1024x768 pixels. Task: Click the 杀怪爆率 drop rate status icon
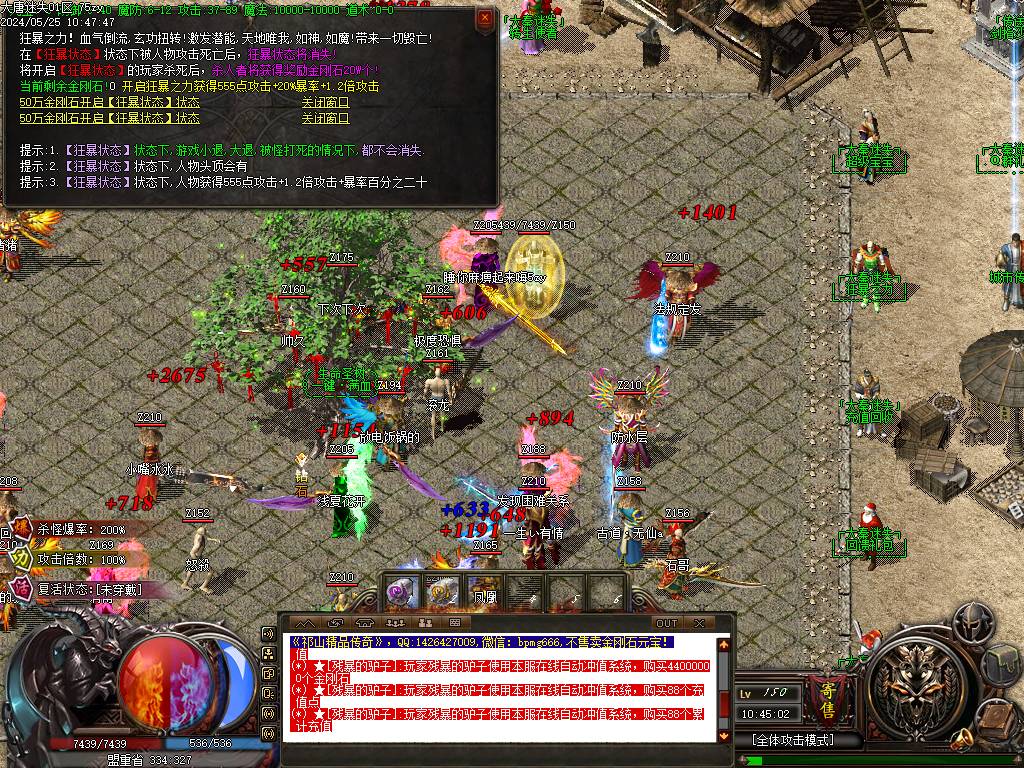click(x=21, y=530)
